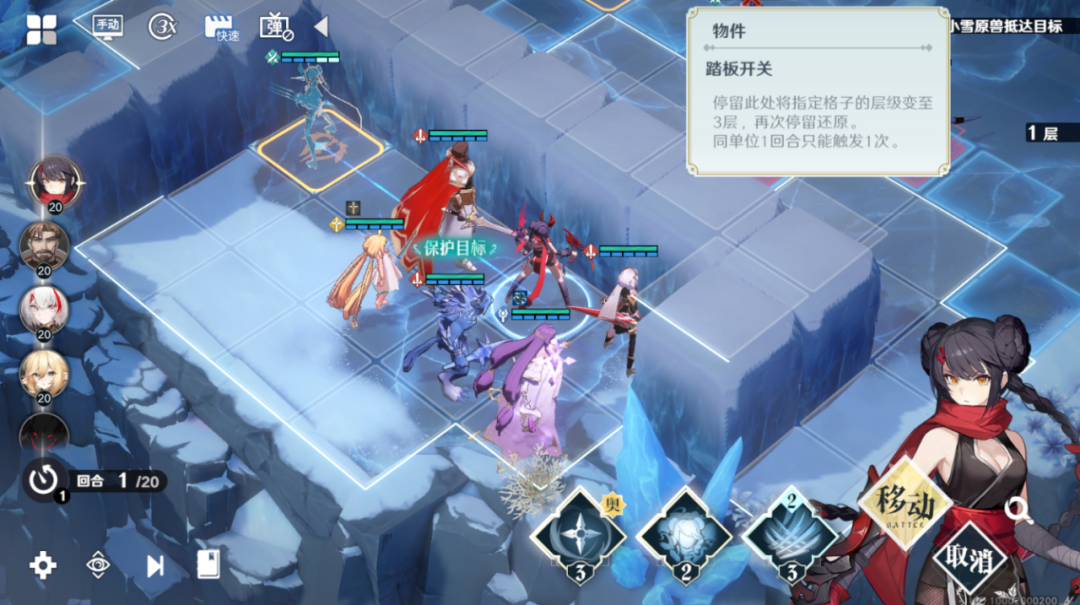
Task: Use the circular-arrow undo button
Action: click(x=43, y=480)
